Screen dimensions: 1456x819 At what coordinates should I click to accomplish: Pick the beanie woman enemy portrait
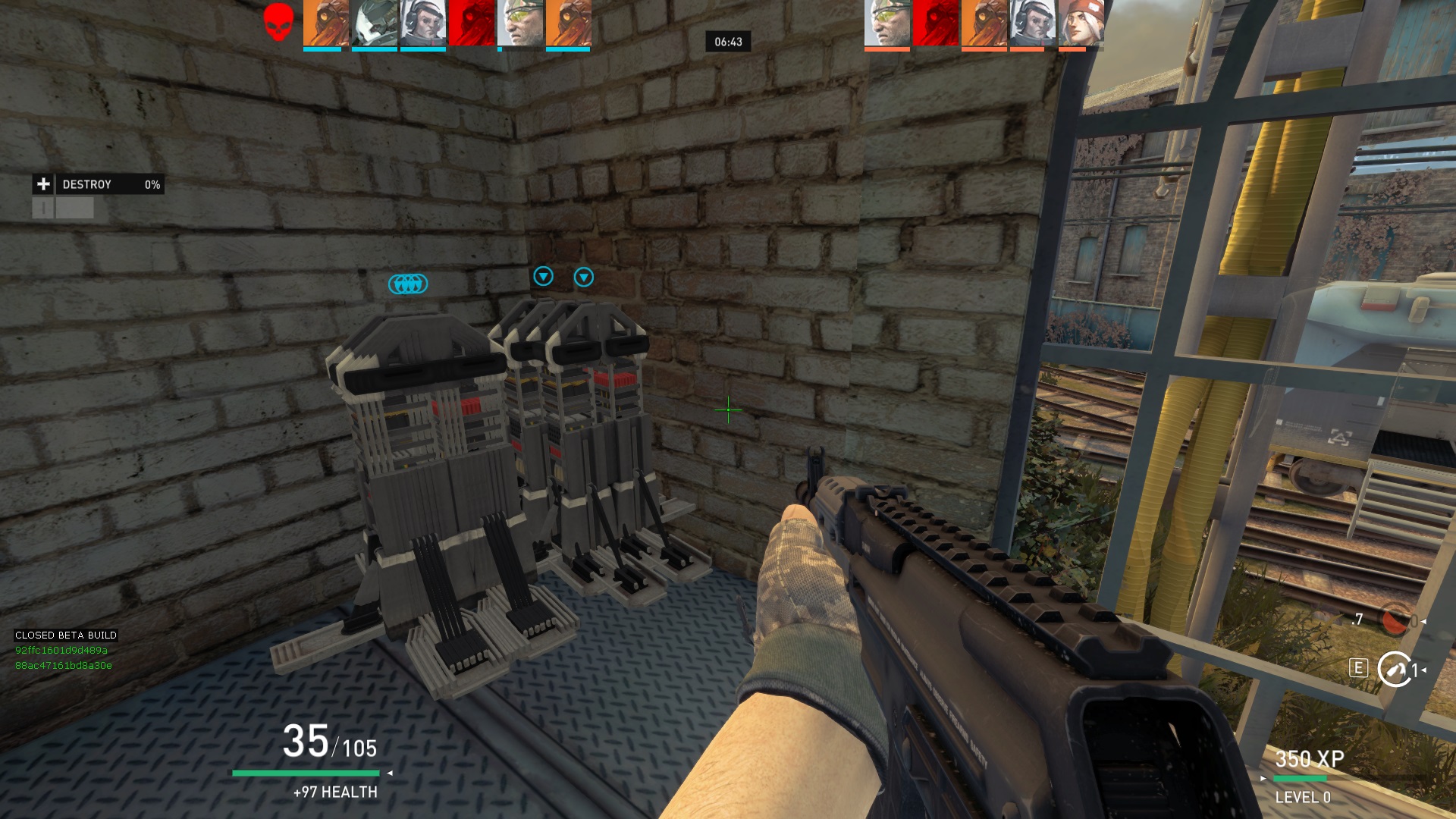coord(1081,24)
